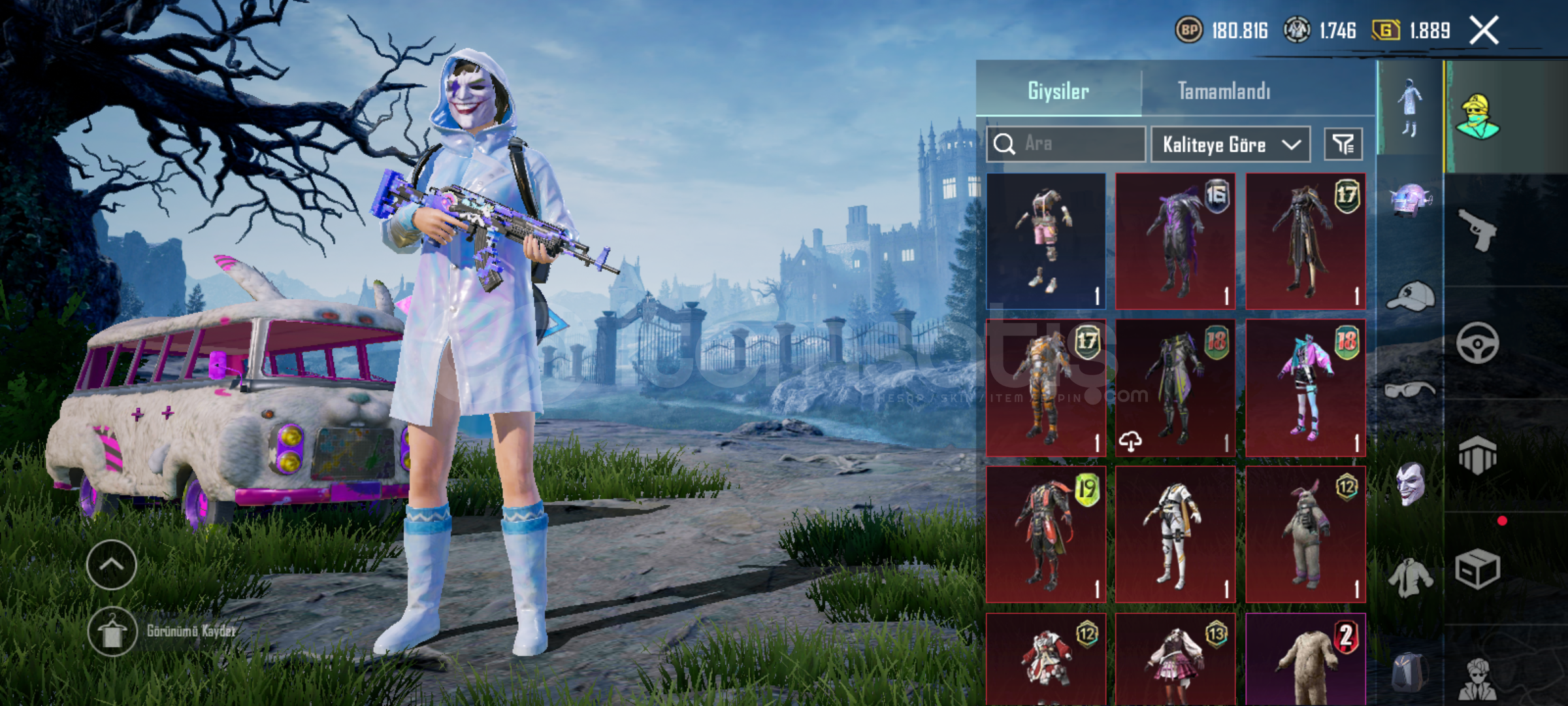
Task: Choose the red level 19 outfit
Action: point(1046,534)
